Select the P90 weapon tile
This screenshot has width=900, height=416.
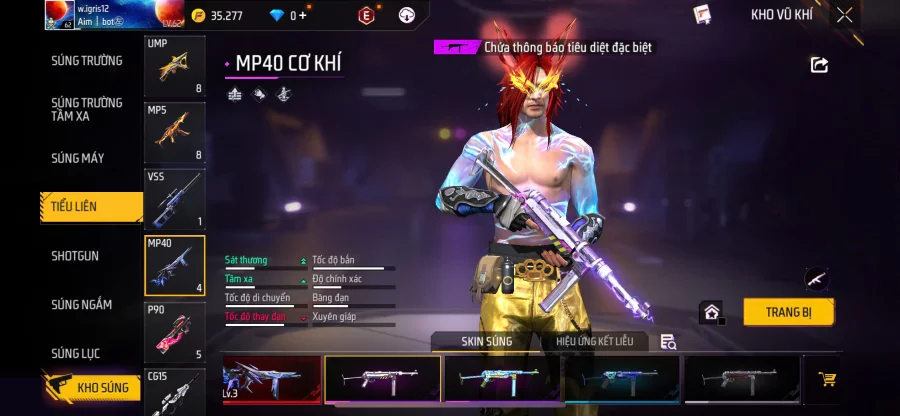[x=174, y=332]
